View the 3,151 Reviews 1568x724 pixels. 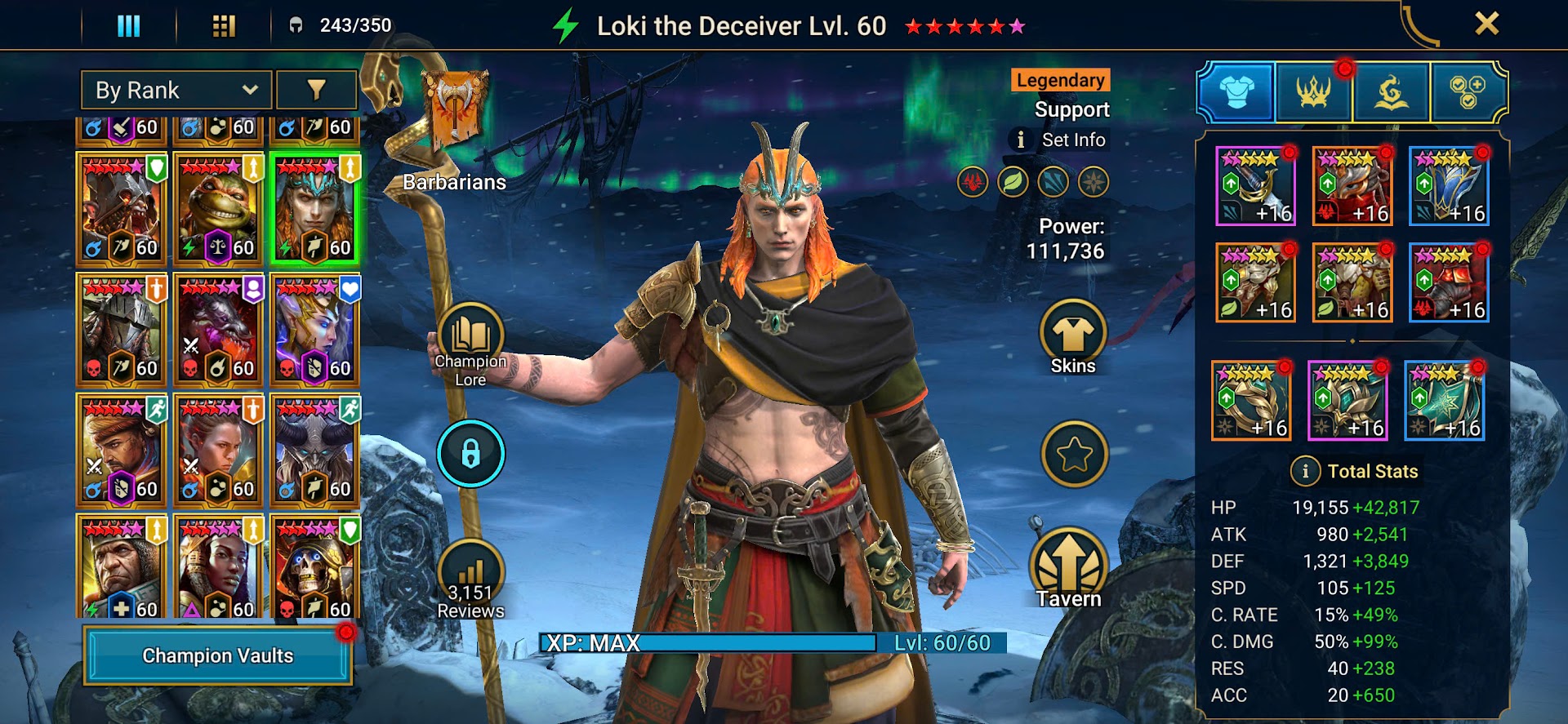[470, 578]
